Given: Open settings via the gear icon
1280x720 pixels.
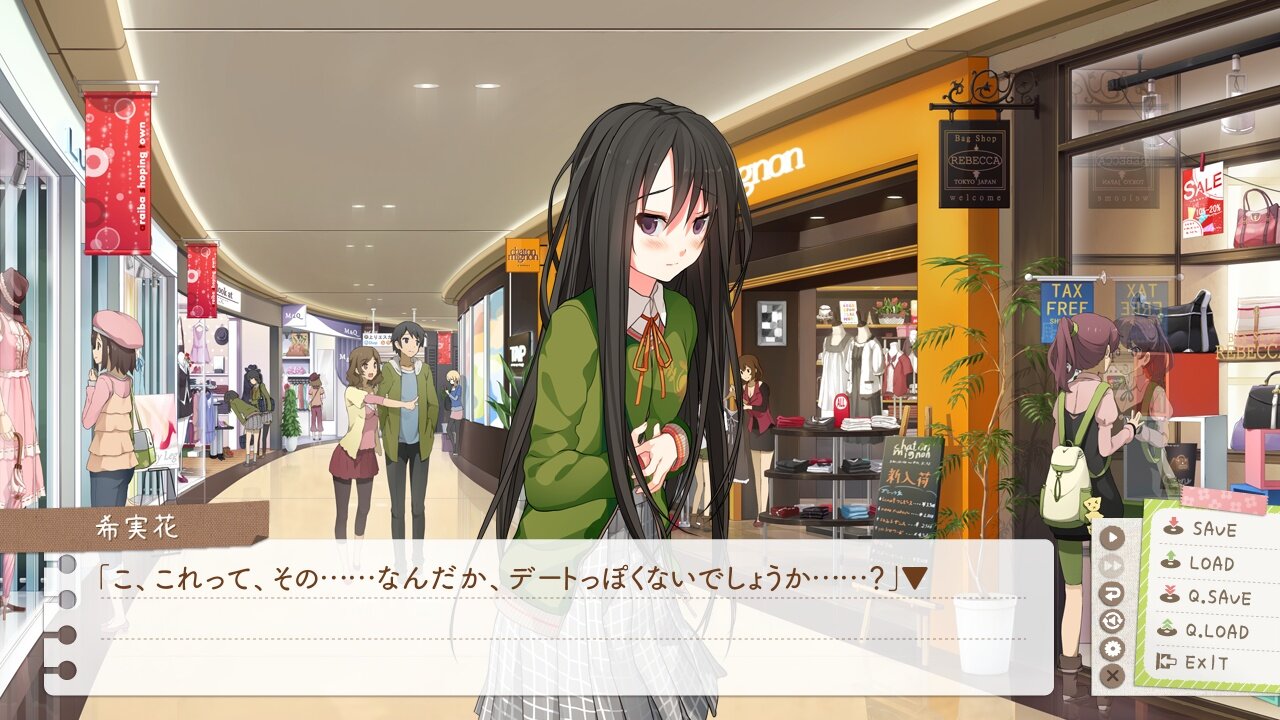Looking at the screenshot, I should 1113,649.
